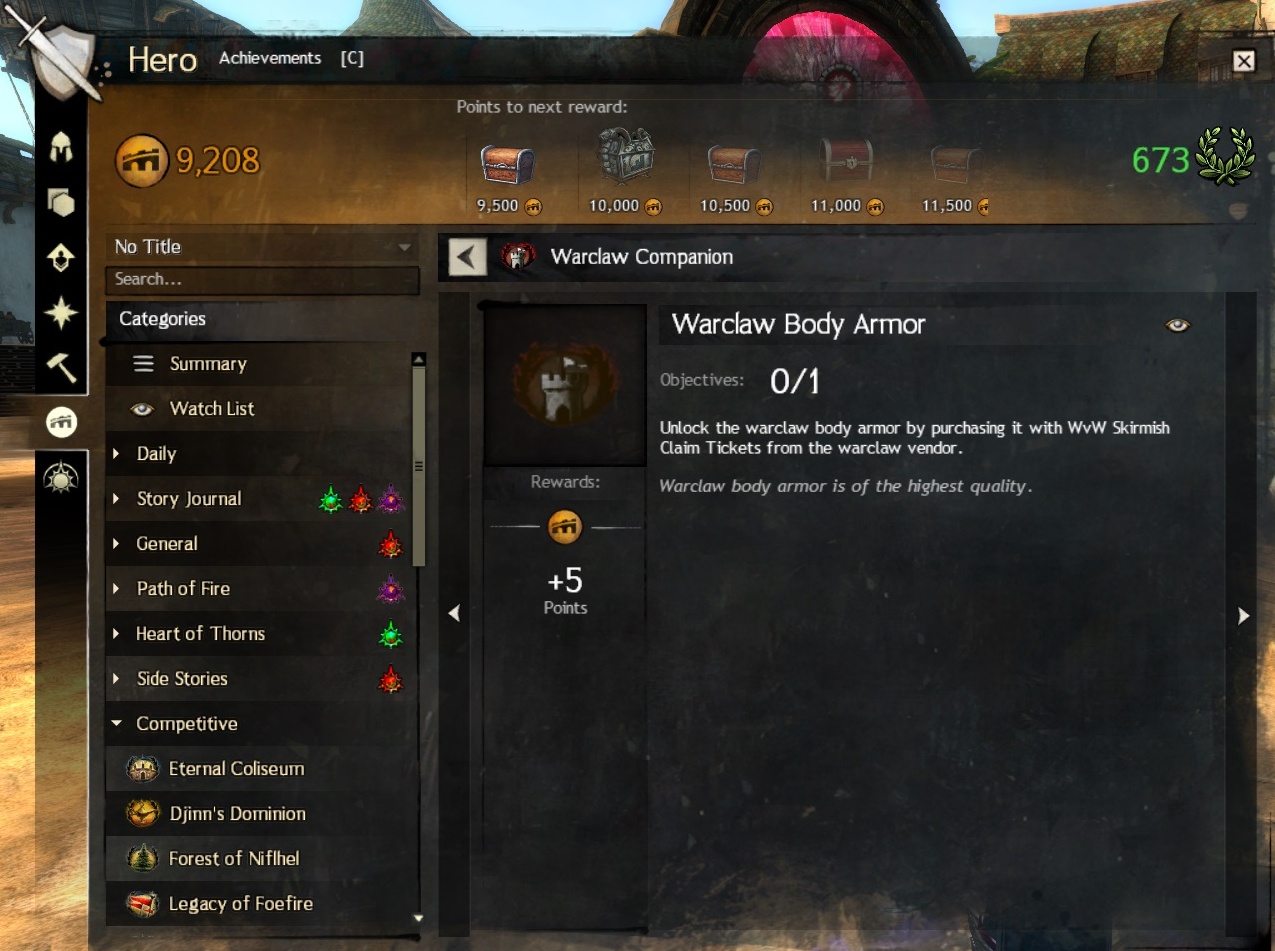Toggle watch eye on Warclaw Body Armor
Viewport: 1275px width, 951px height.
click(1178, 325)
